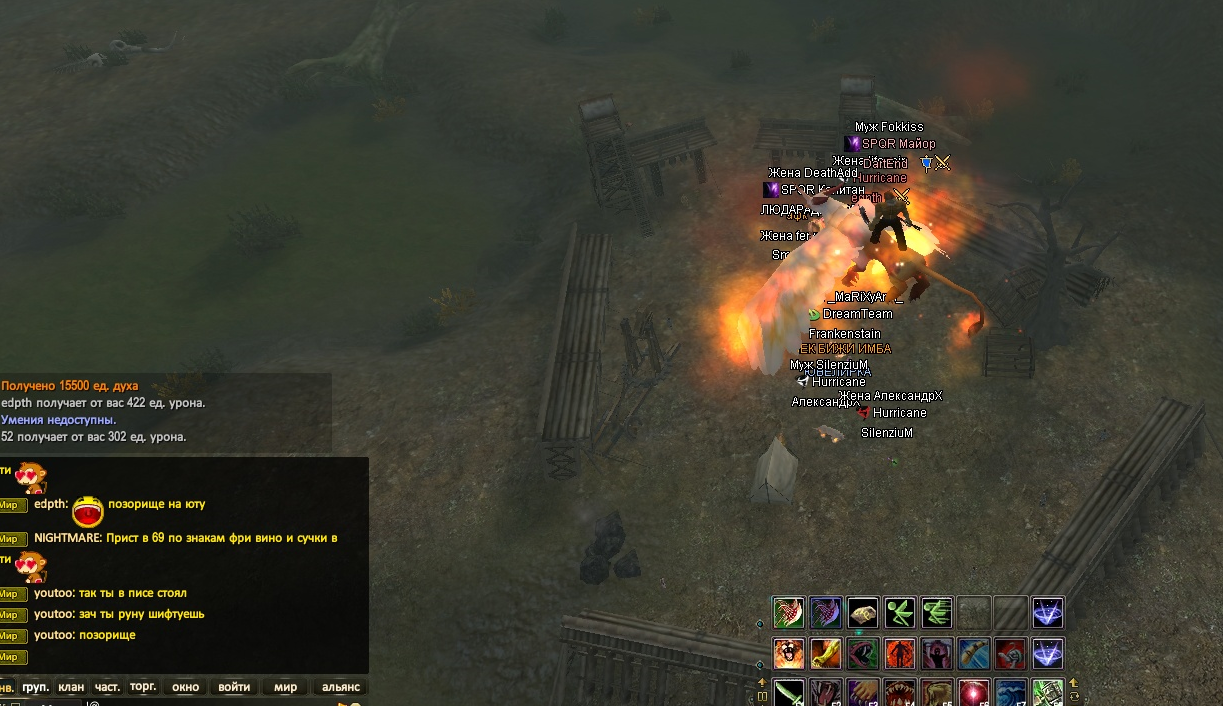Use the blue wave skill icon

click(x=1011, y=693)
